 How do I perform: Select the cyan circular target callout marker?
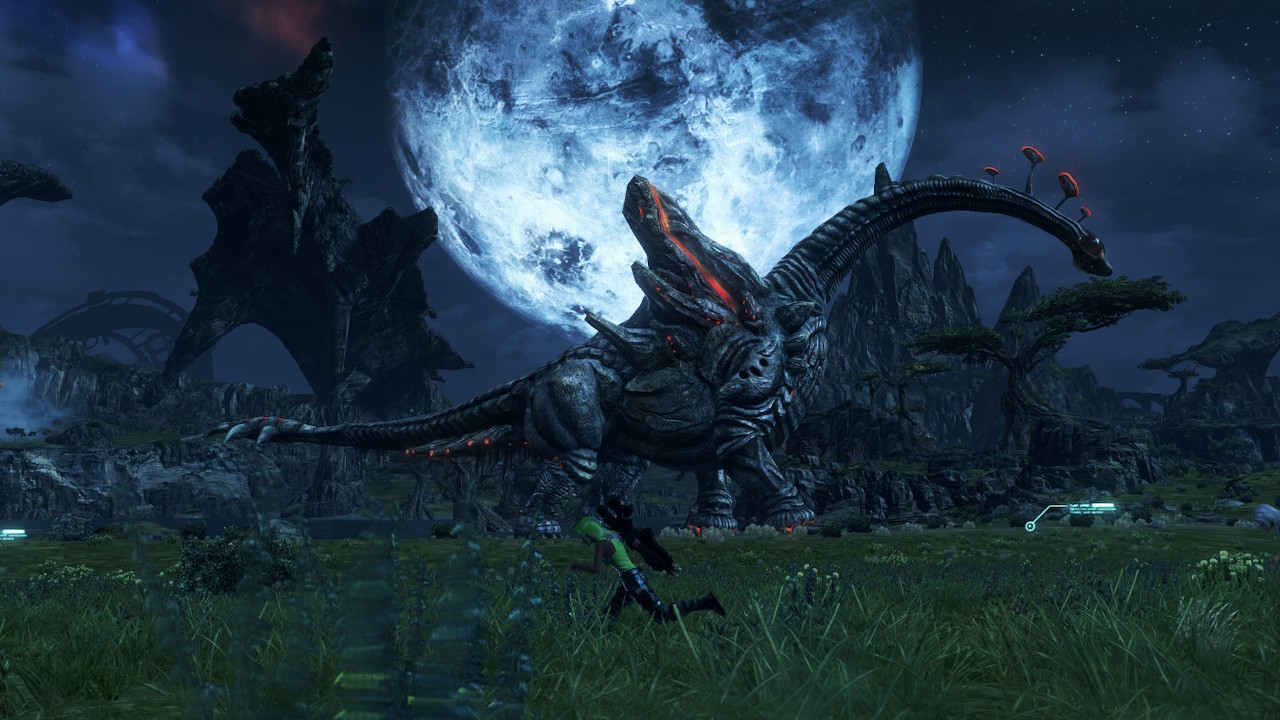coord(1030,526)
